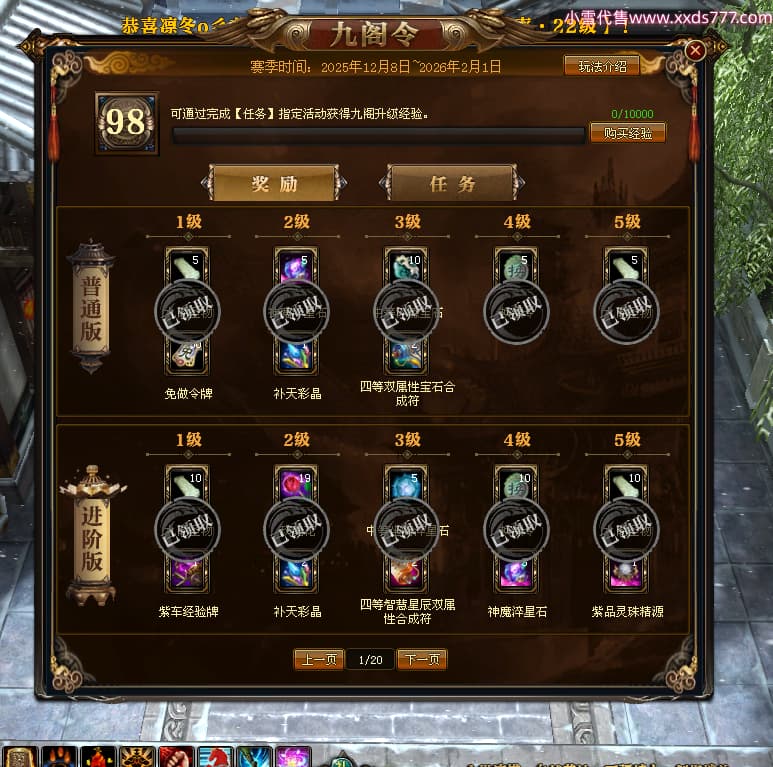Image resolution: width=773 pixels, height=767 pixels.
Task: Choose the 进阶版 level 5 紫品灵珠精源 reward
Action: pos(626,529)
